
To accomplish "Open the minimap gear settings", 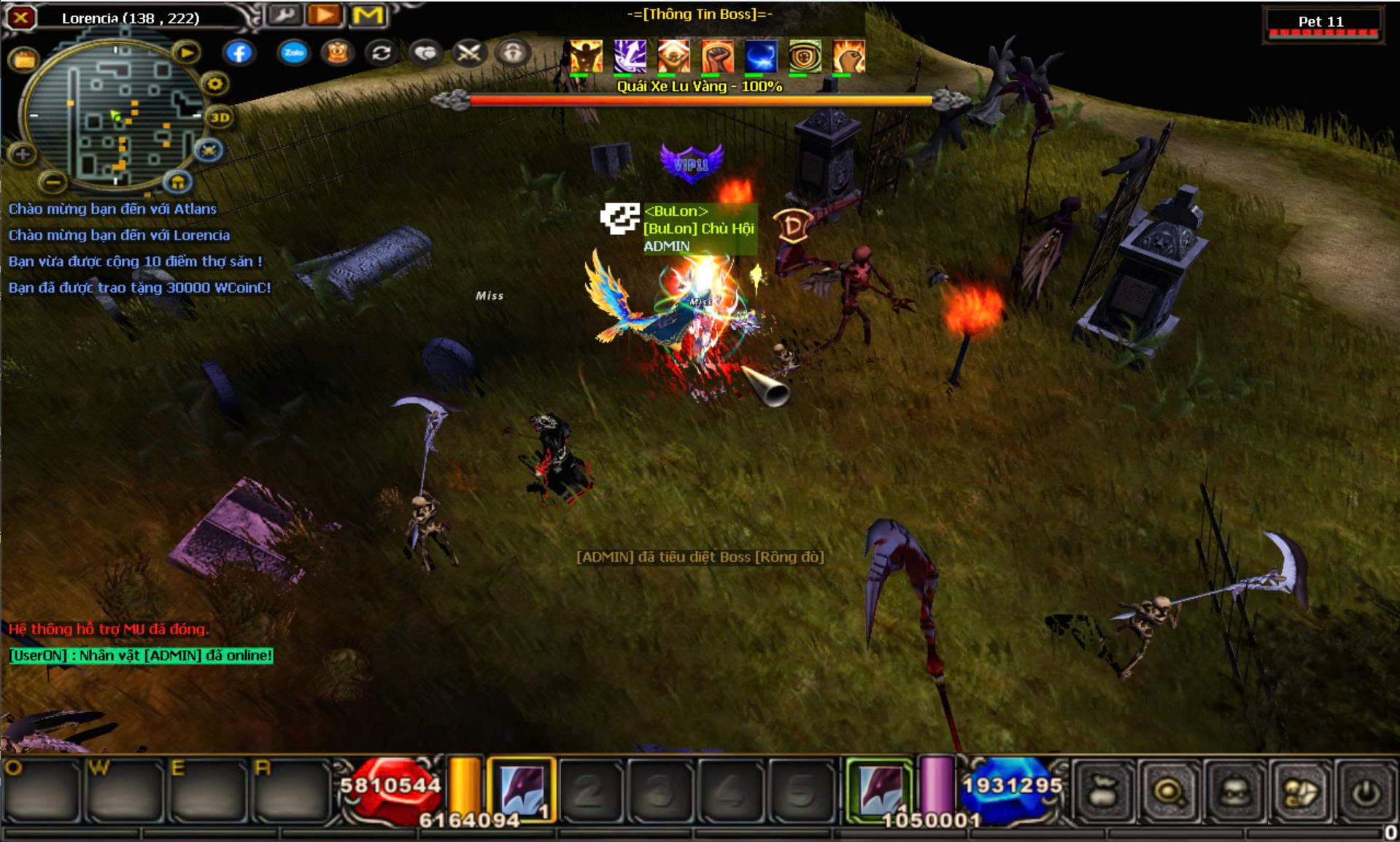I will coord(214,84).
